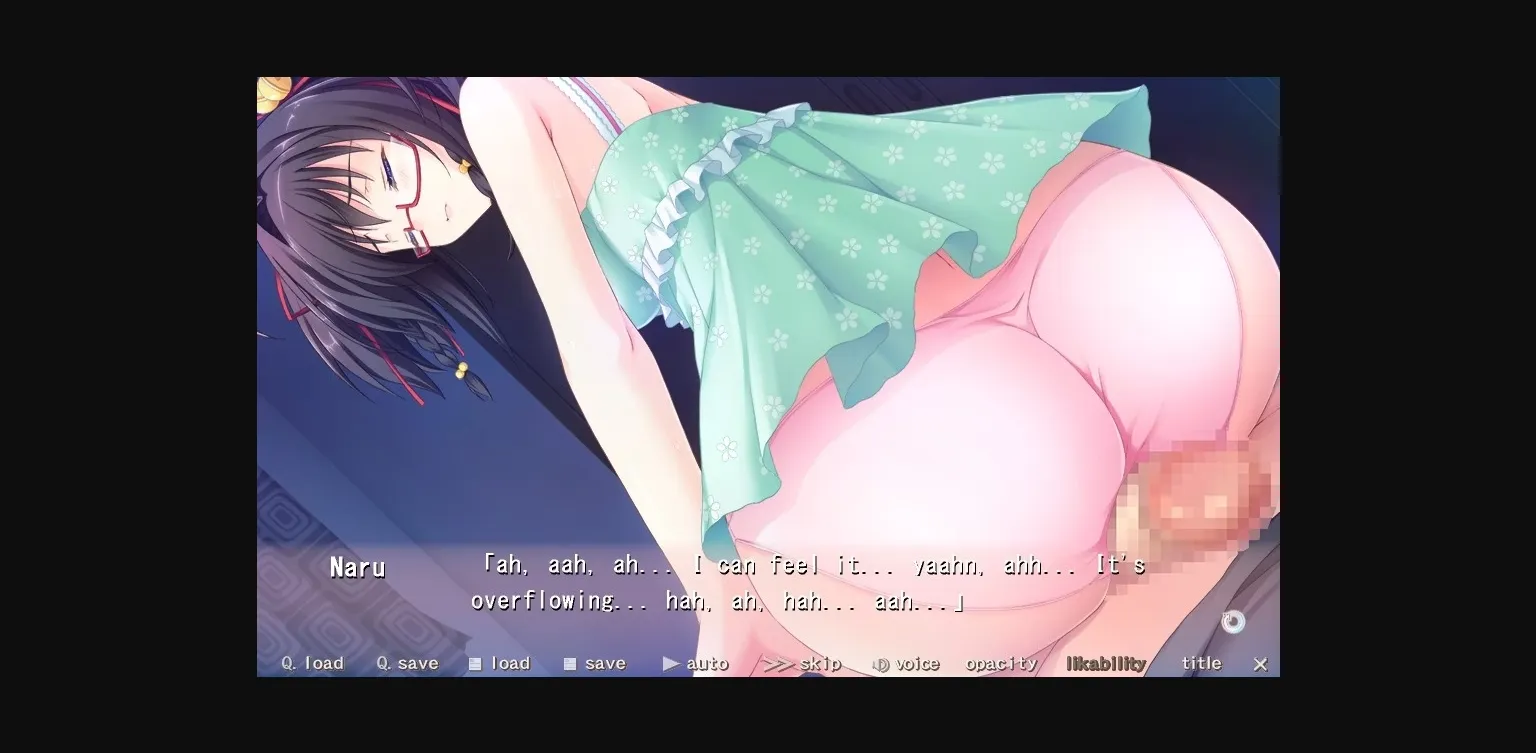Toggle skip mode on
Image resolution: width=1536 pixels, height=753 pixels.
[812, 662]
